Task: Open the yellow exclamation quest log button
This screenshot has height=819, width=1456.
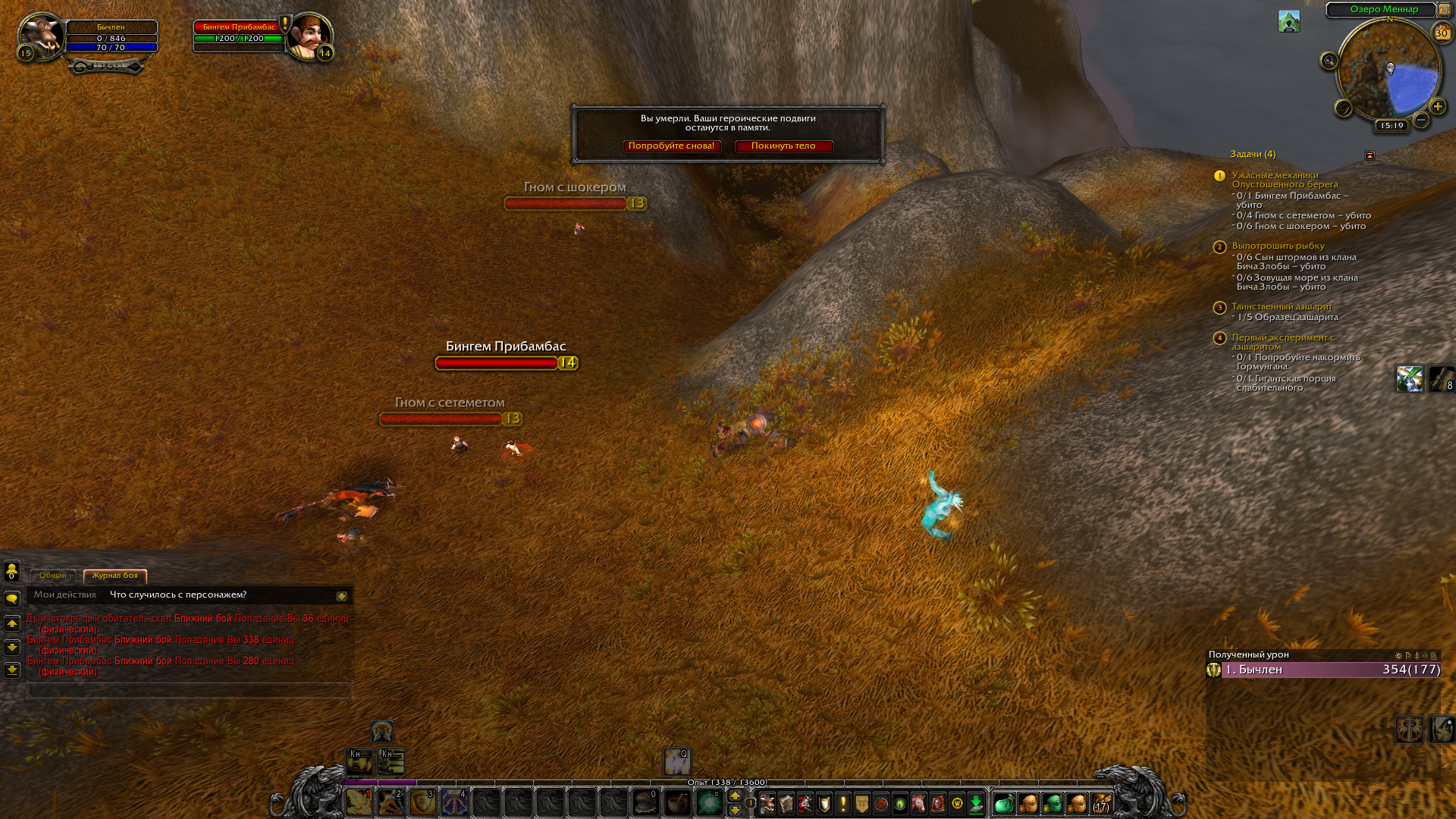Action: click(x=843, y=803)
